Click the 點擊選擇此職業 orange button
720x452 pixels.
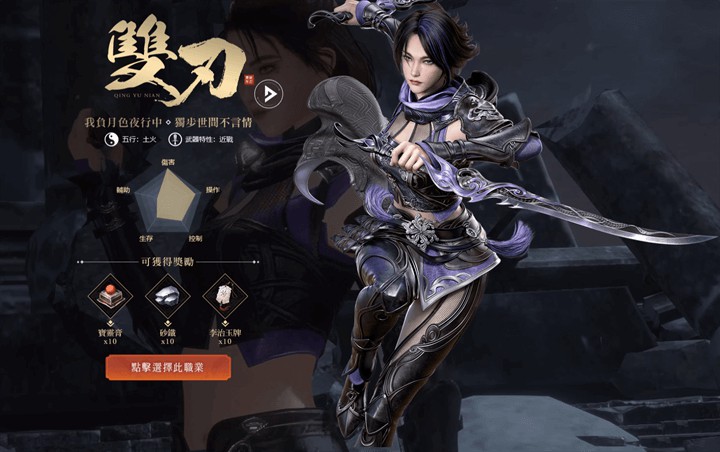(168, 367)
